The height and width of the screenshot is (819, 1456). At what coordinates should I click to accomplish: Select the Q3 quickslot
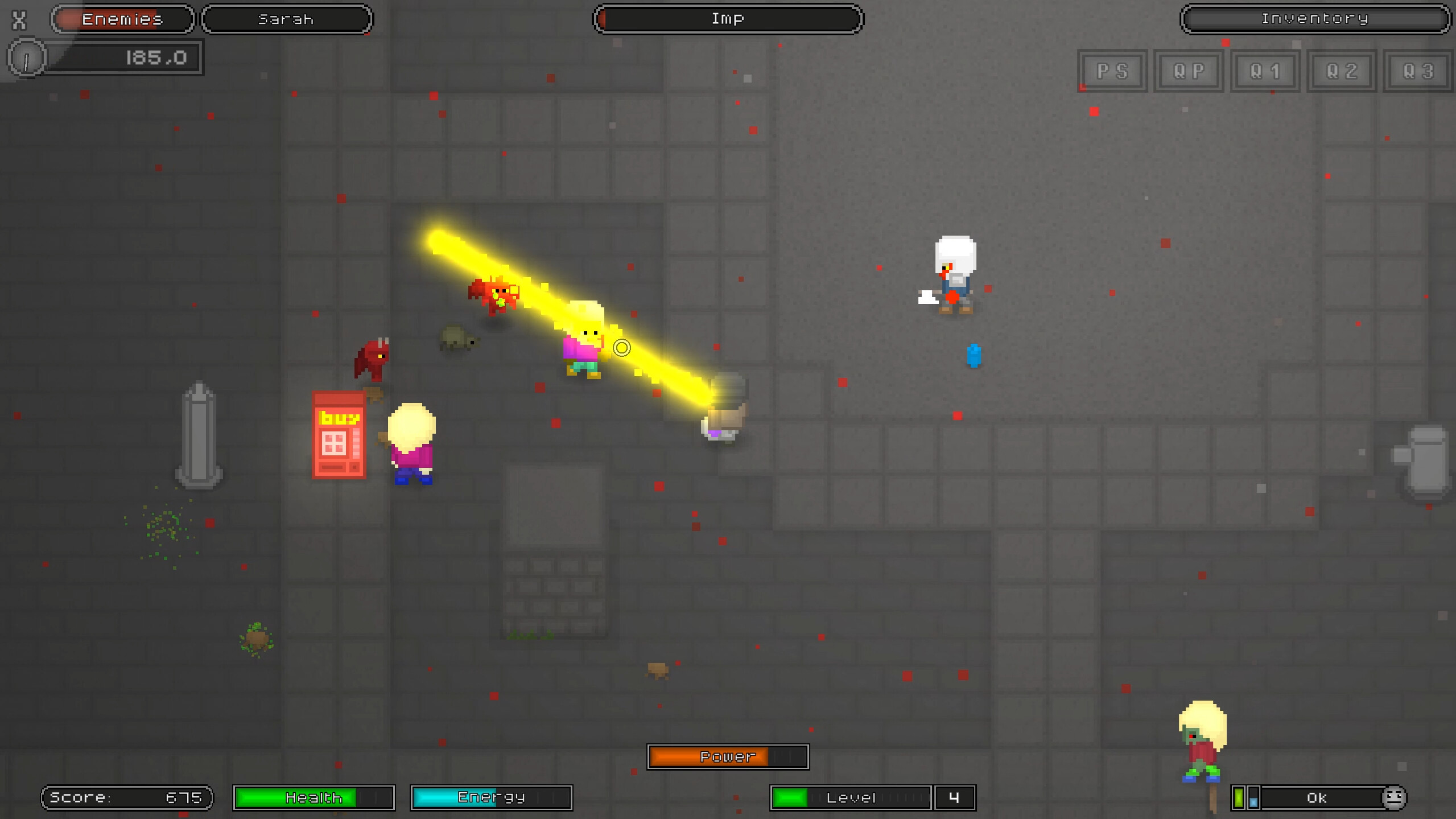tap(1418, 71)
